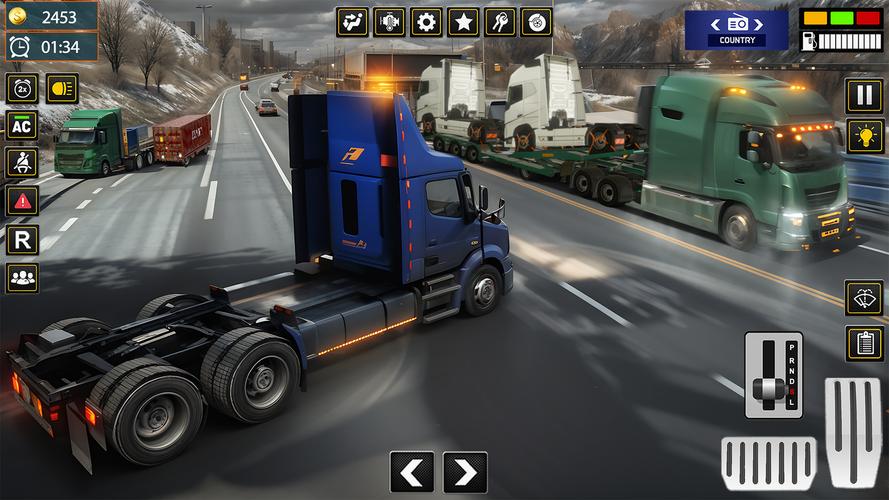Toggle the headlights icon
Screen dimensions: 889x500
point(62,88)
